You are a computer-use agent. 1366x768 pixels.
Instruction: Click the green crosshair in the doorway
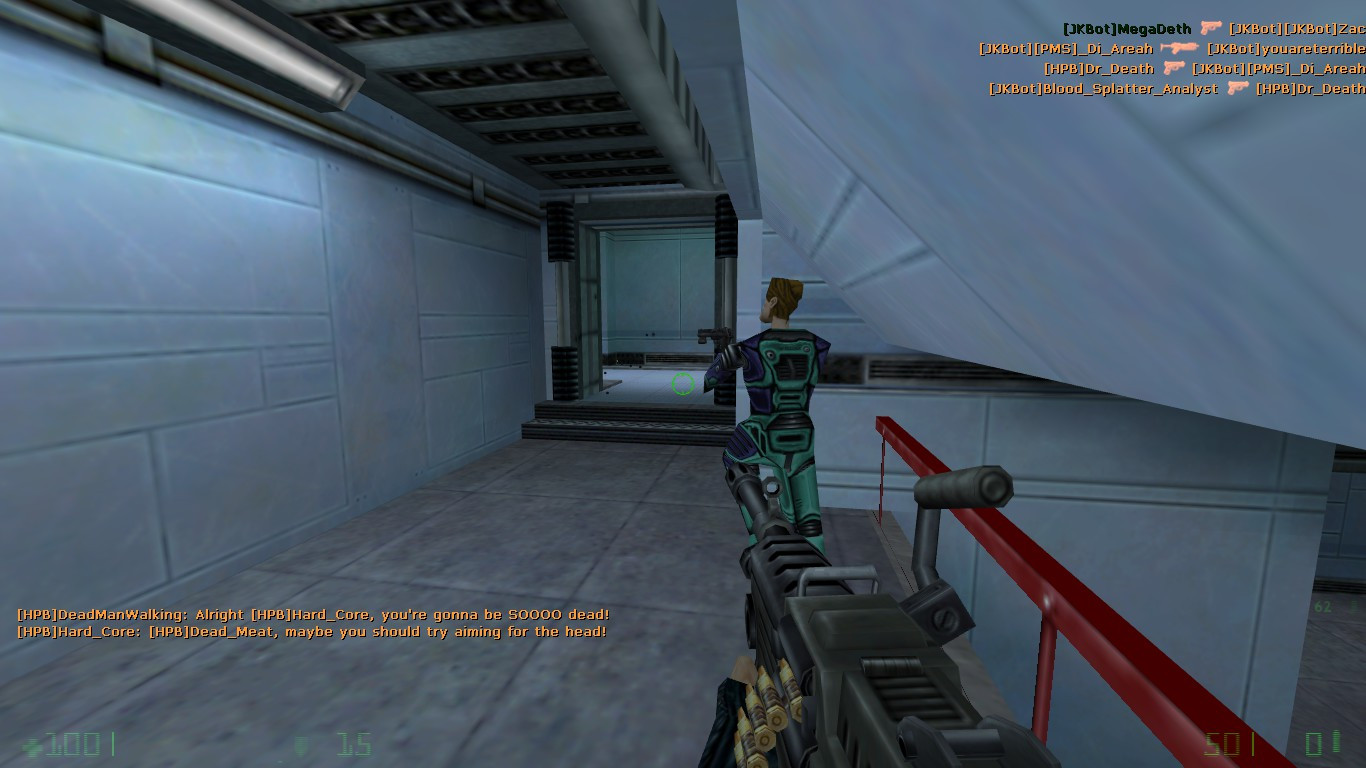(682, 383)
